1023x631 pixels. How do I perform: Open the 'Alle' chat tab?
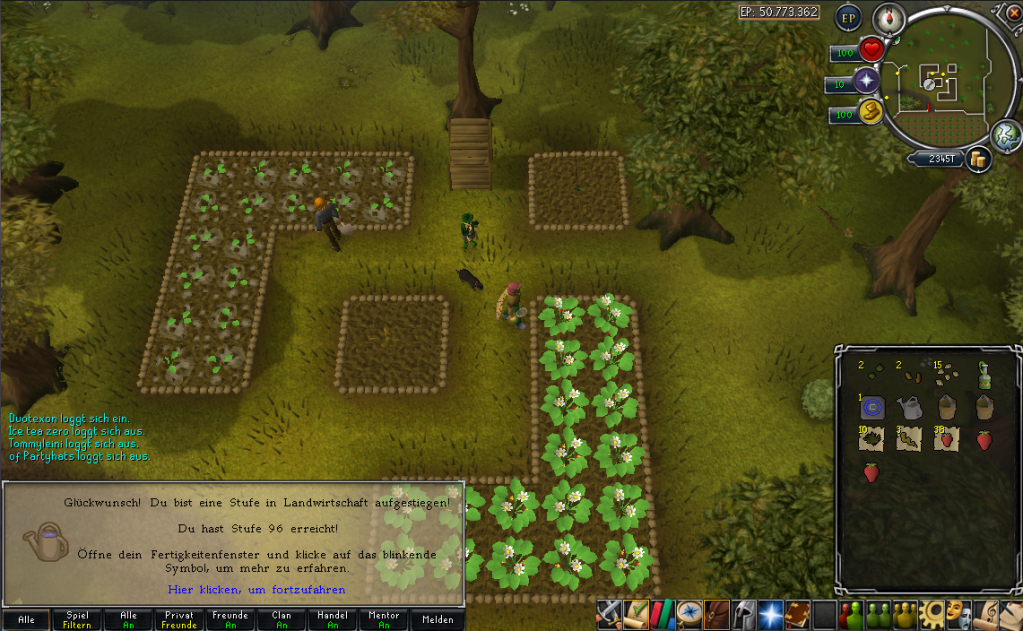pos(26,620)
